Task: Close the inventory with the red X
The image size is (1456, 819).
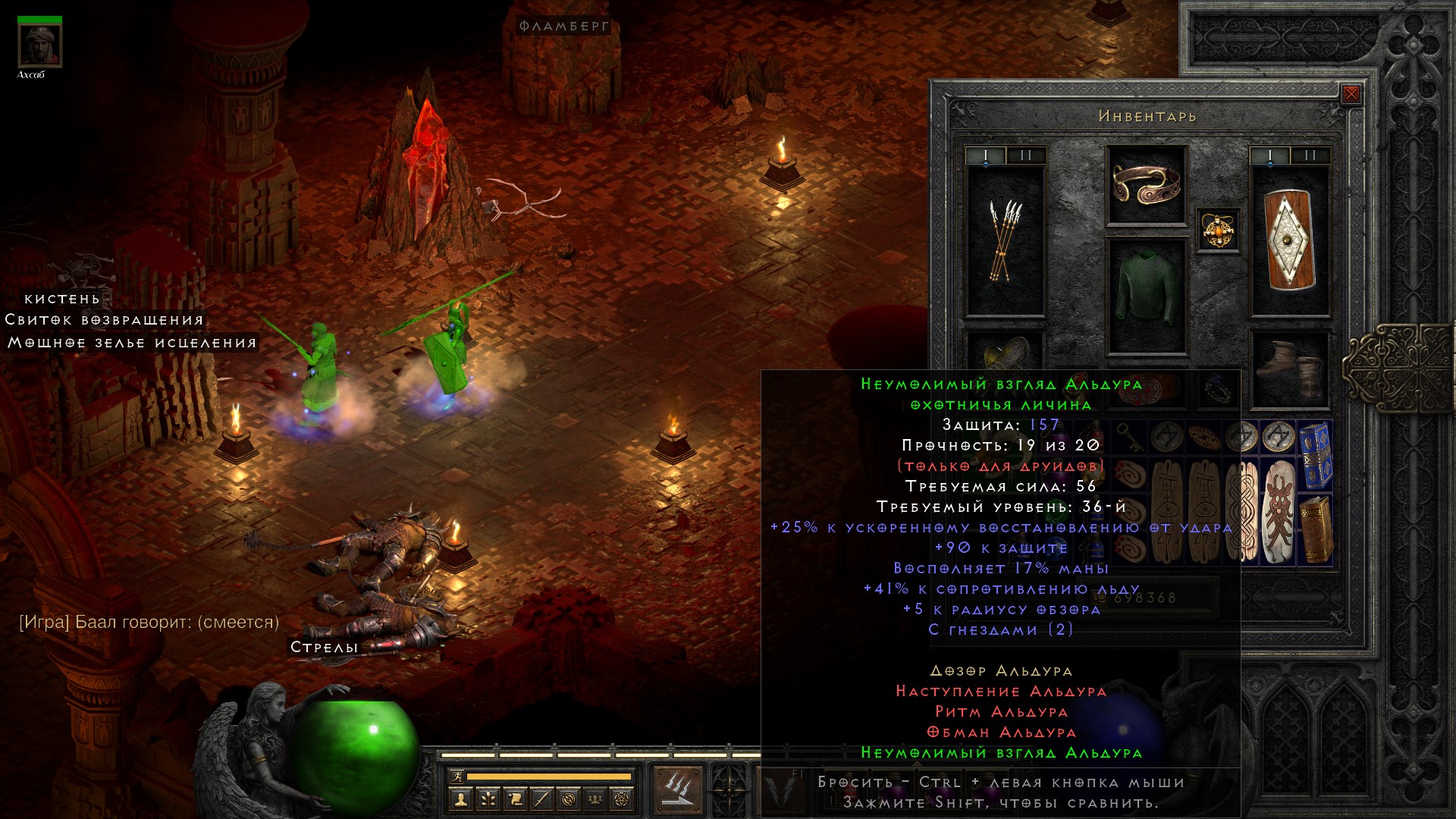Action: 1351,95
